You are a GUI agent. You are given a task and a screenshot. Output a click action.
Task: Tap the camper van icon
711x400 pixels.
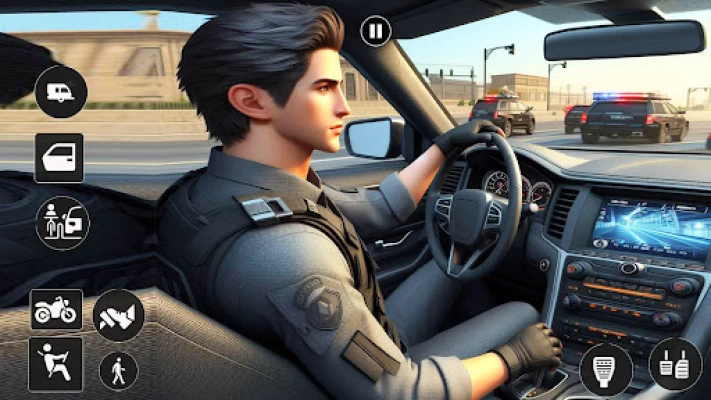[61, 92]
